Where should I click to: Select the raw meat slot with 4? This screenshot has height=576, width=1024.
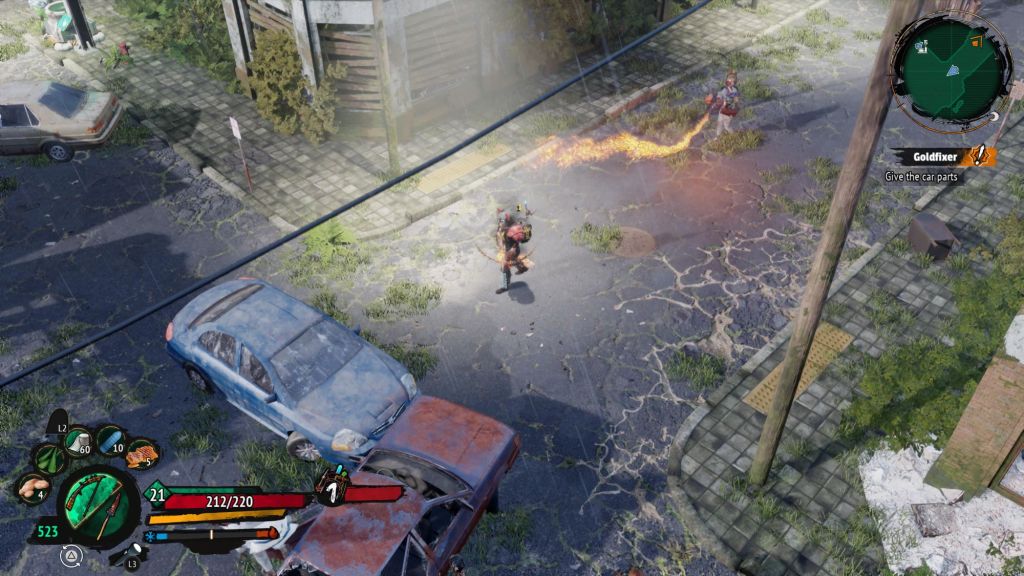pyautogui.click(x=33, y=488)
